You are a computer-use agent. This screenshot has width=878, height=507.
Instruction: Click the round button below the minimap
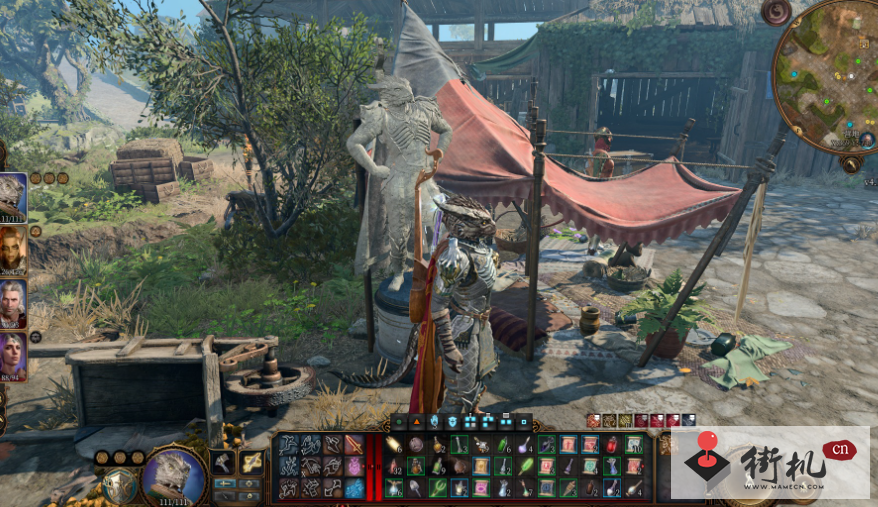(851, 165)
